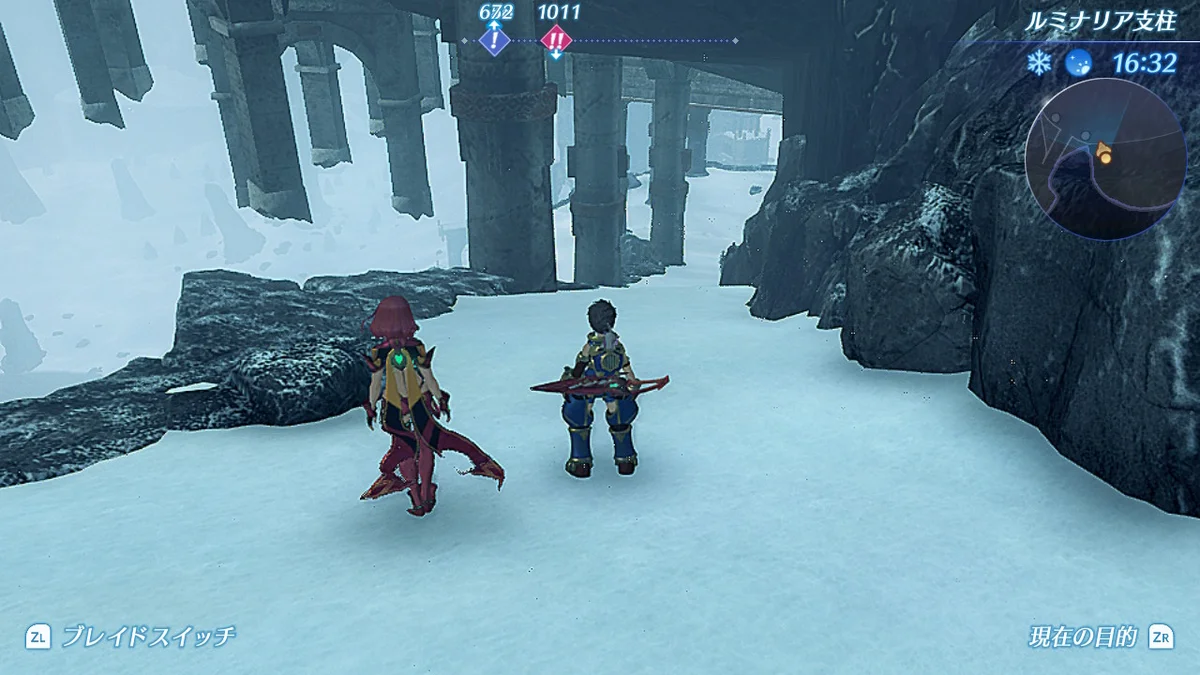This screenshot has width=1200, height=675.
Task: Click the snowflake weather icon
Action: click(1040, 64)
